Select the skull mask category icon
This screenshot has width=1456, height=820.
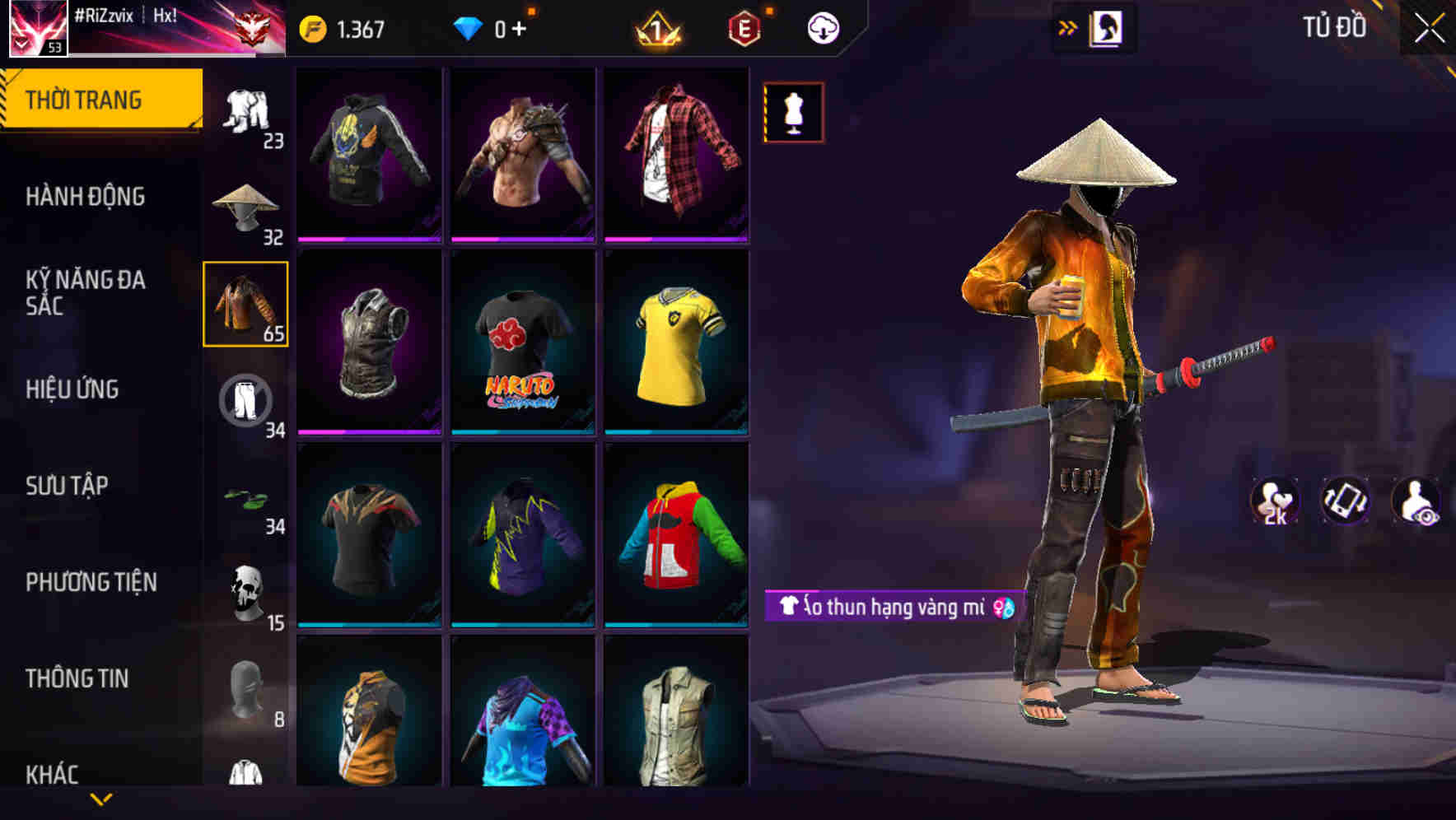245,589
